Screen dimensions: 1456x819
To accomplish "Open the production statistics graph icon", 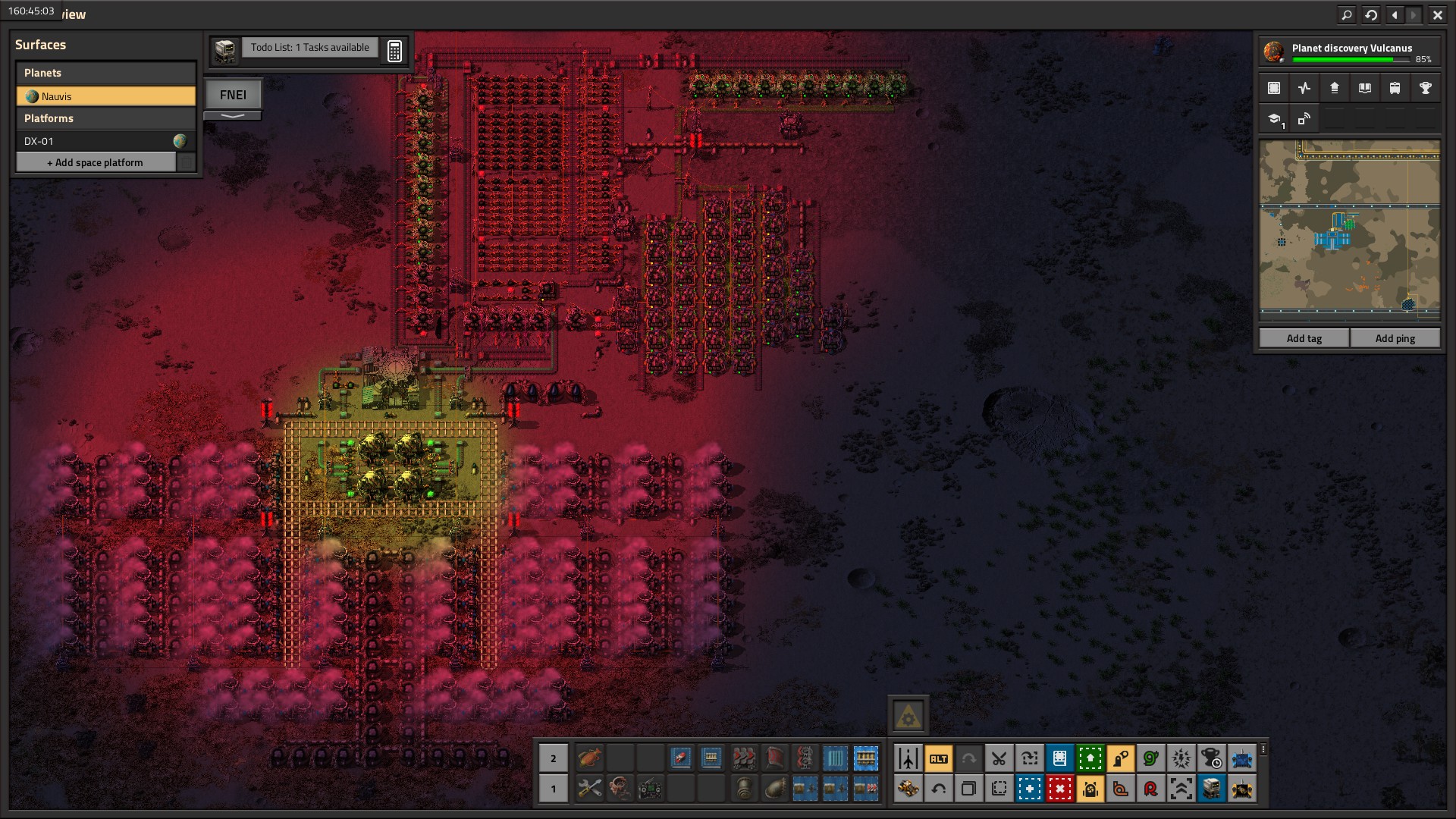I will point(1304,88).
